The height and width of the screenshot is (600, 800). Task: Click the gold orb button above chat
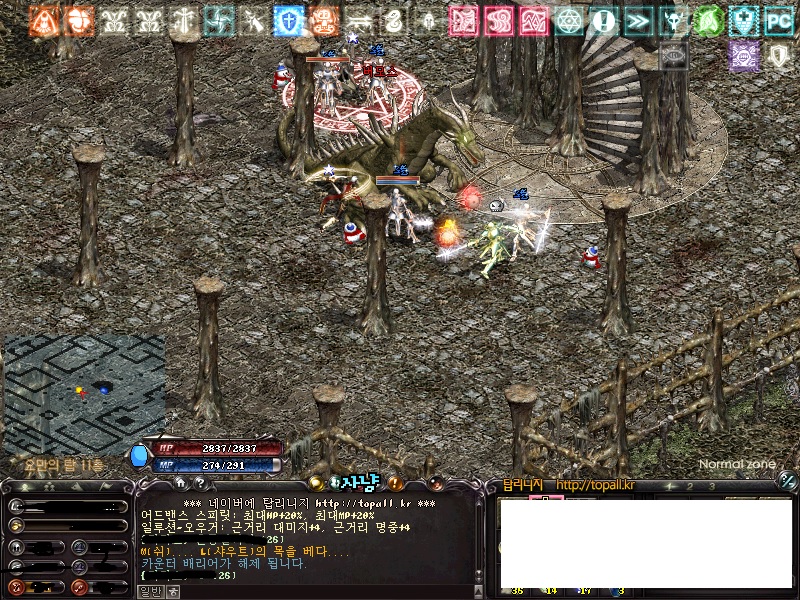tap(316, 484)
